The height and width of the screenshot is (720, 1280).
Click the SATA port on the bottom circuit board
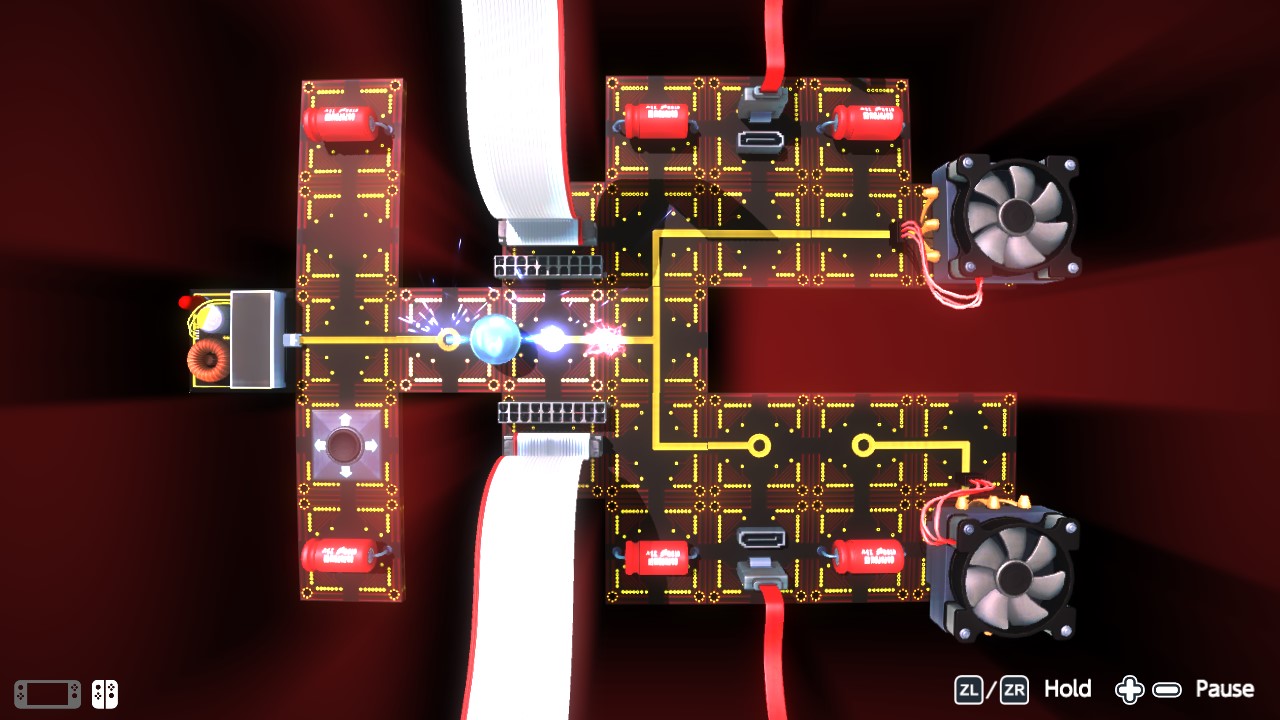762,540
